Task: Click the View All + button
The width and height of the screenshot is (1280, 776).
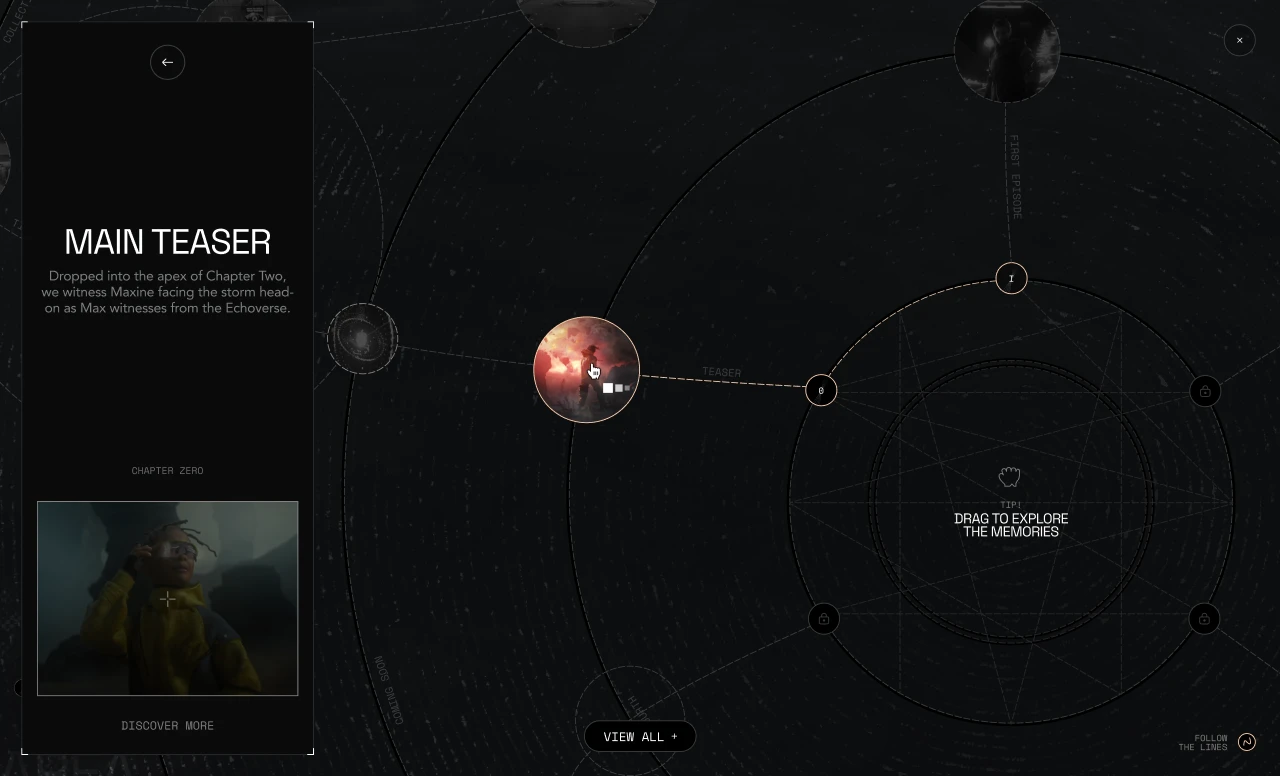Action: click(x=640, y=737)
